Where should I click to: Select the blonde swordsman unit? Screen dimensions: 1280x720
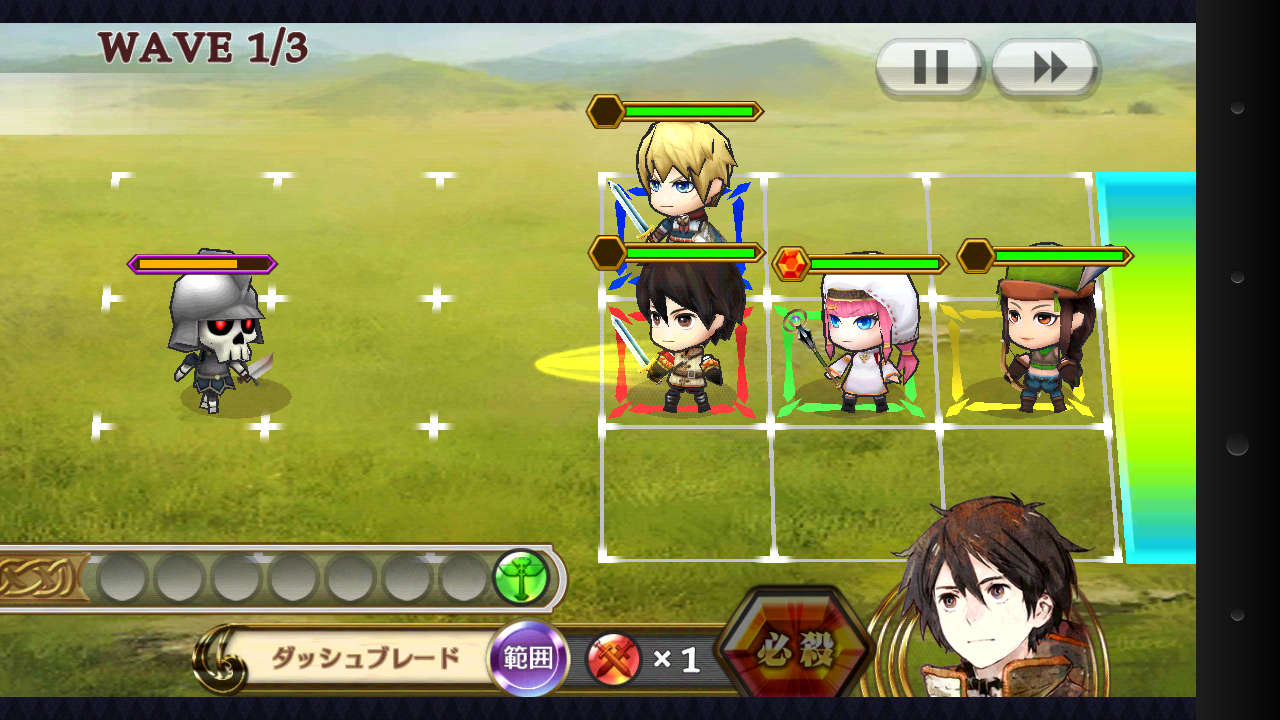(x=682, y=180)
